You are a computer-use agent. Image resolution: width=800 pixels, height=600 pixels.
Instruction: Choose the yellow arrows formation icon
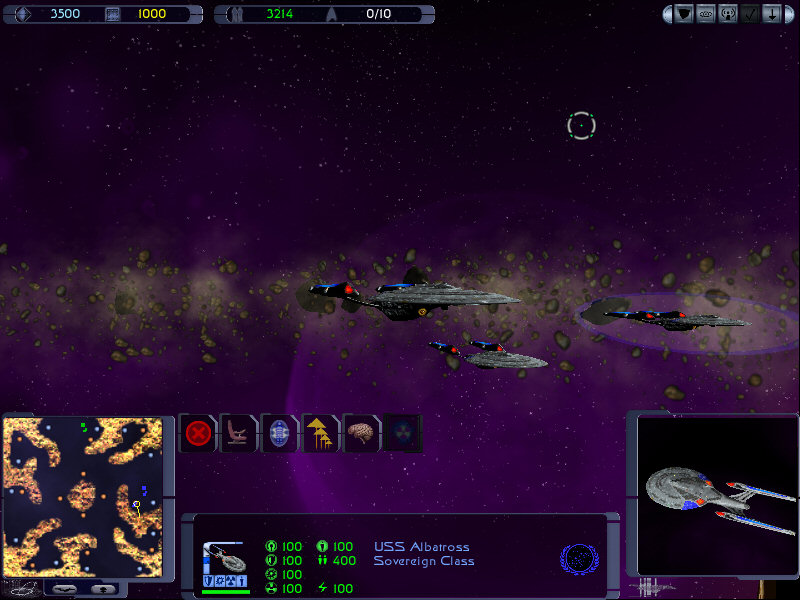click(320, 434)
